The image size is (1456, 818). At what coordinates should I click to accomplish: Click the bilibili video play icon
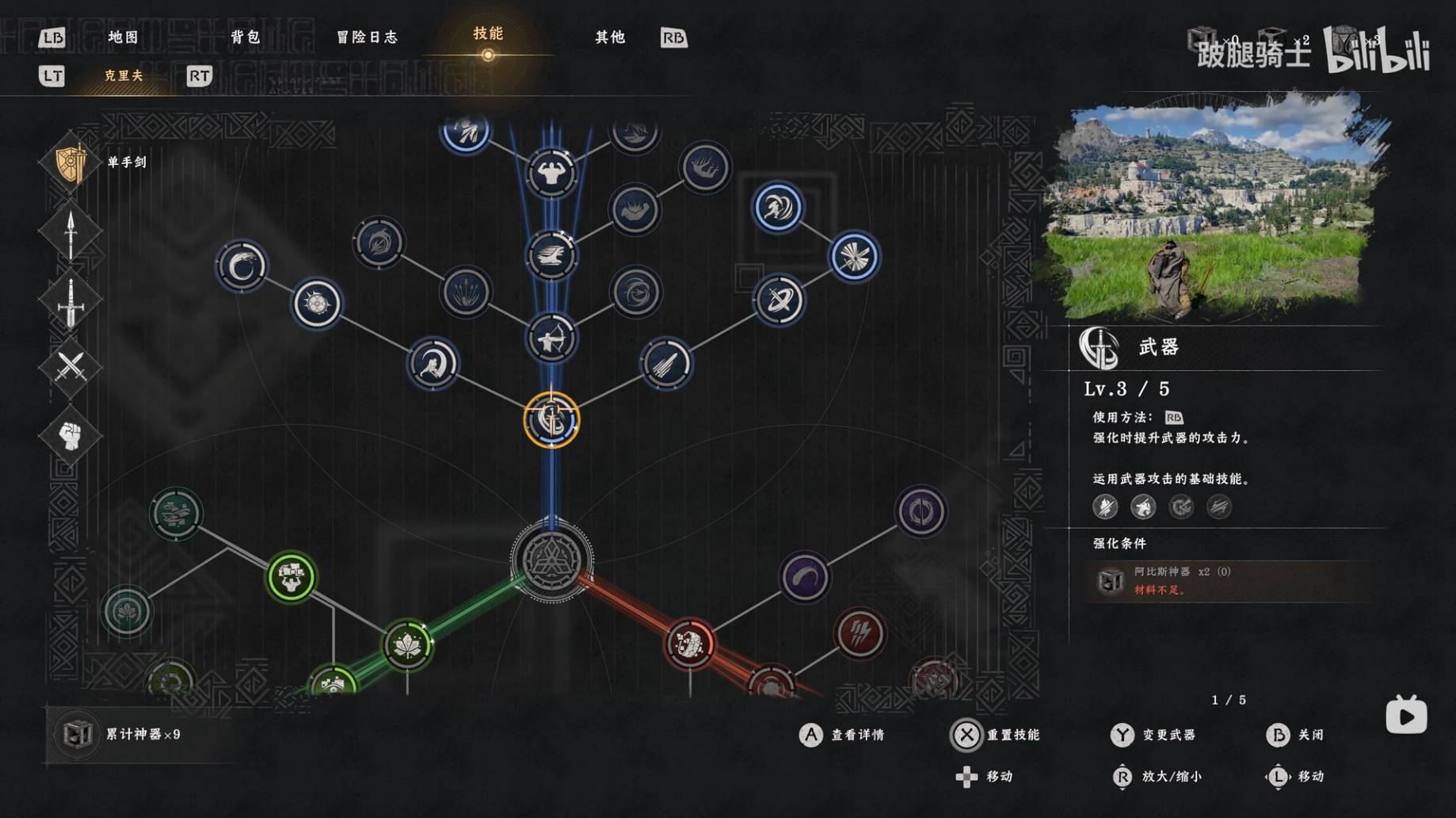[1406, 716]
